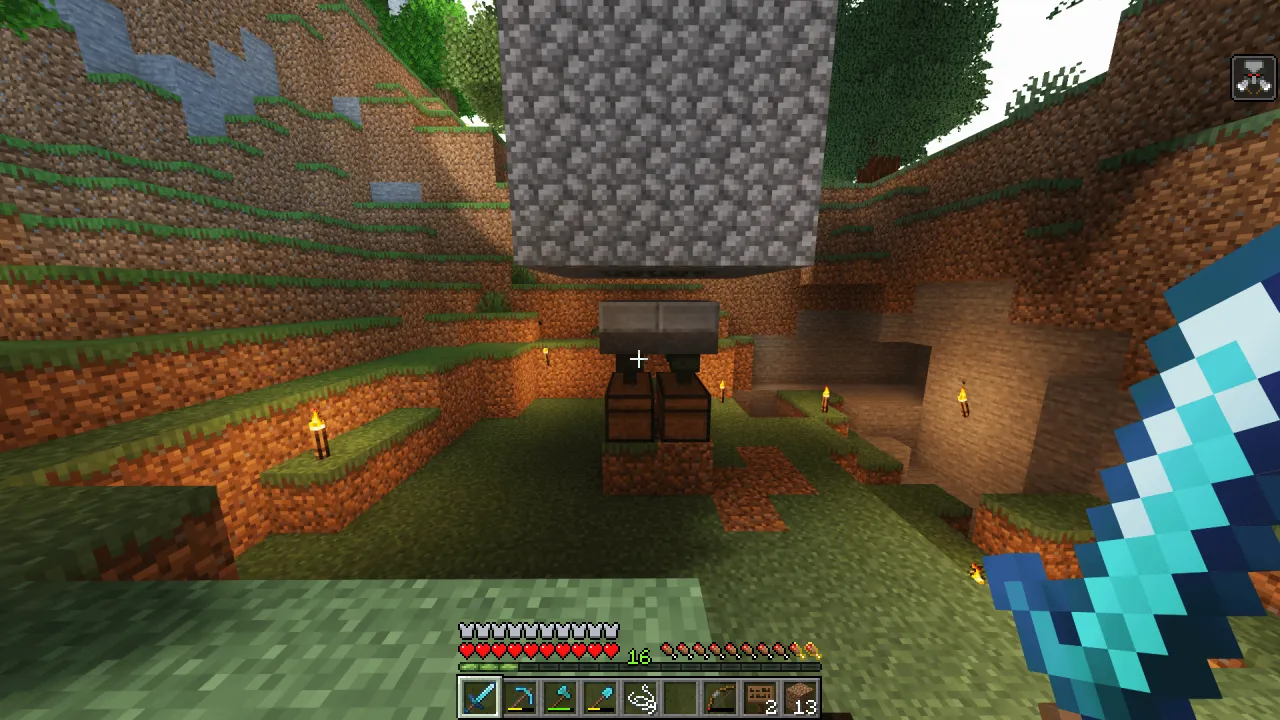Select the diamond axe in the hotbar
The height and width of the screenshot is (720, 1280).
[559, 696]
